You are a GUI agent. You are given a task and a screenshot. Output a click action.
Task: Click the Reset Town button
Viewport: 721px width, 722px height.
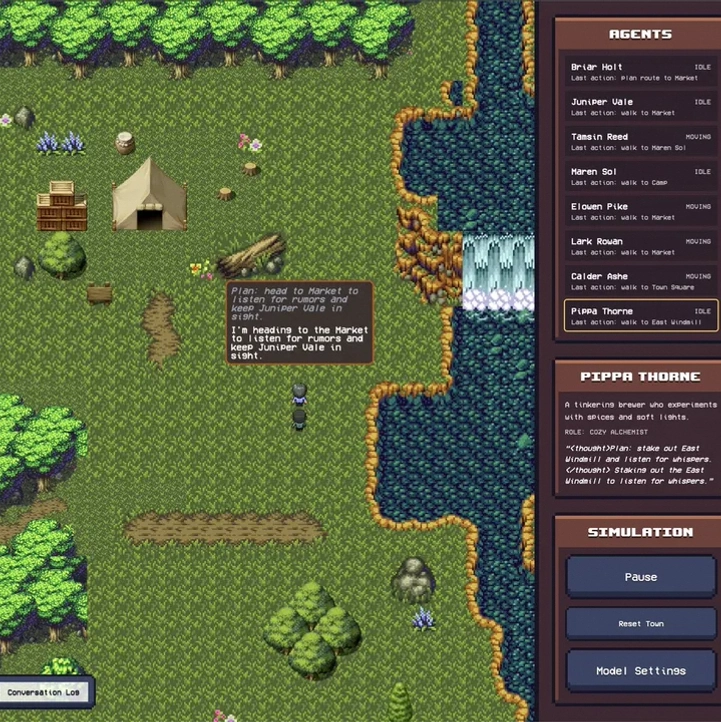pyautogui.click(x=640, y=624)
